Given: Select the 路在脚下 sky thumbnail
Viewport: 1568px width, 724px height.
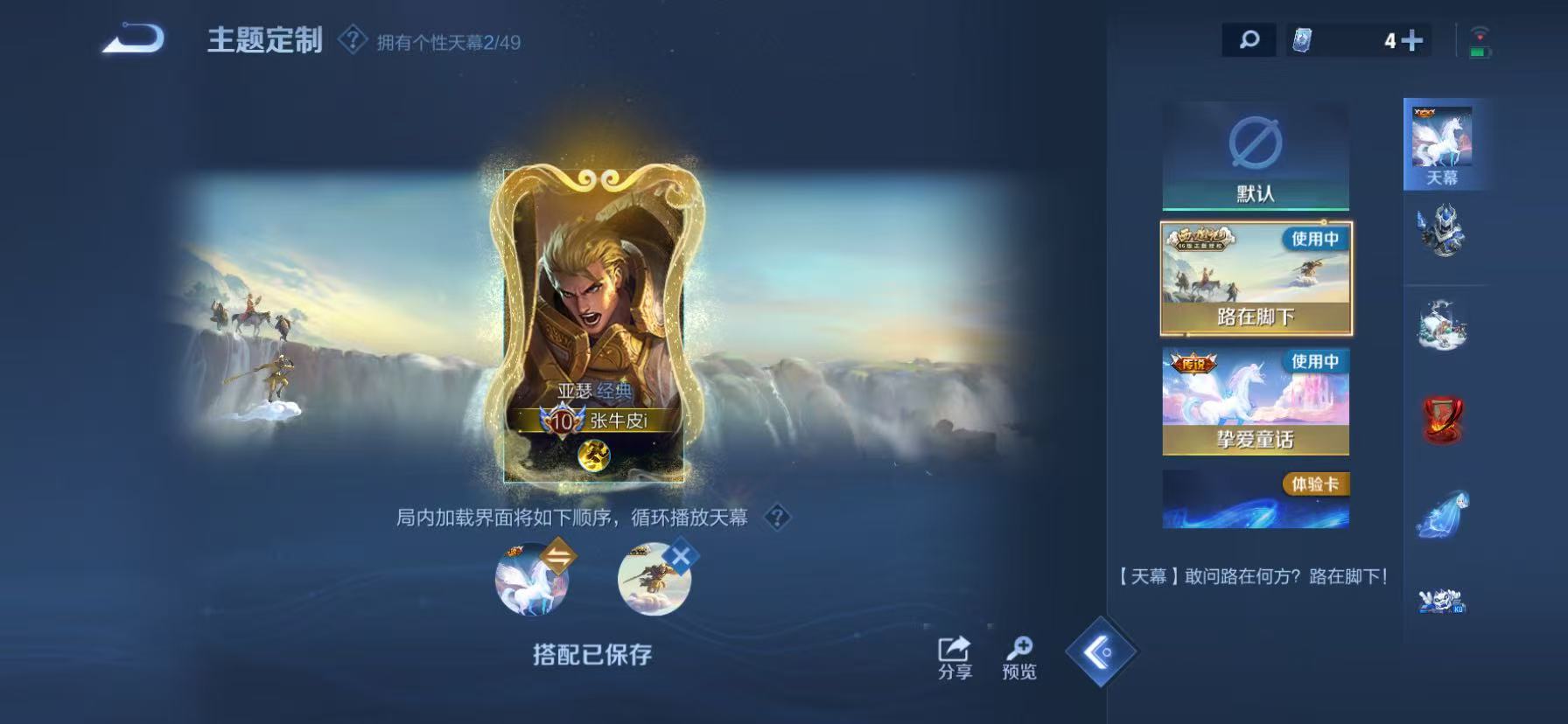Looking at the screenshot, I should (x=1255, y=276).
